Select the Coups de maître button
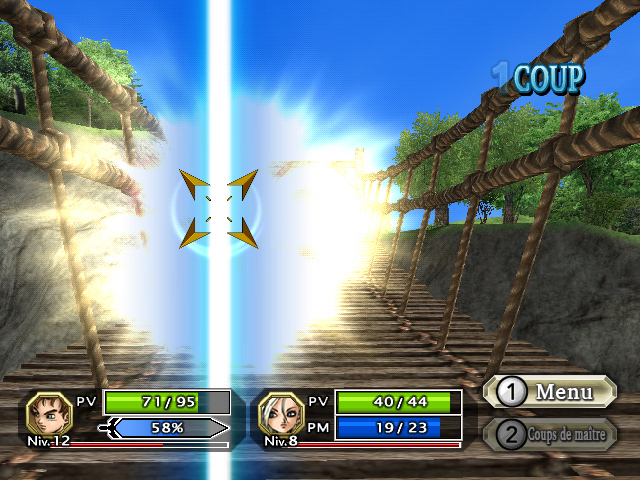 549,434
